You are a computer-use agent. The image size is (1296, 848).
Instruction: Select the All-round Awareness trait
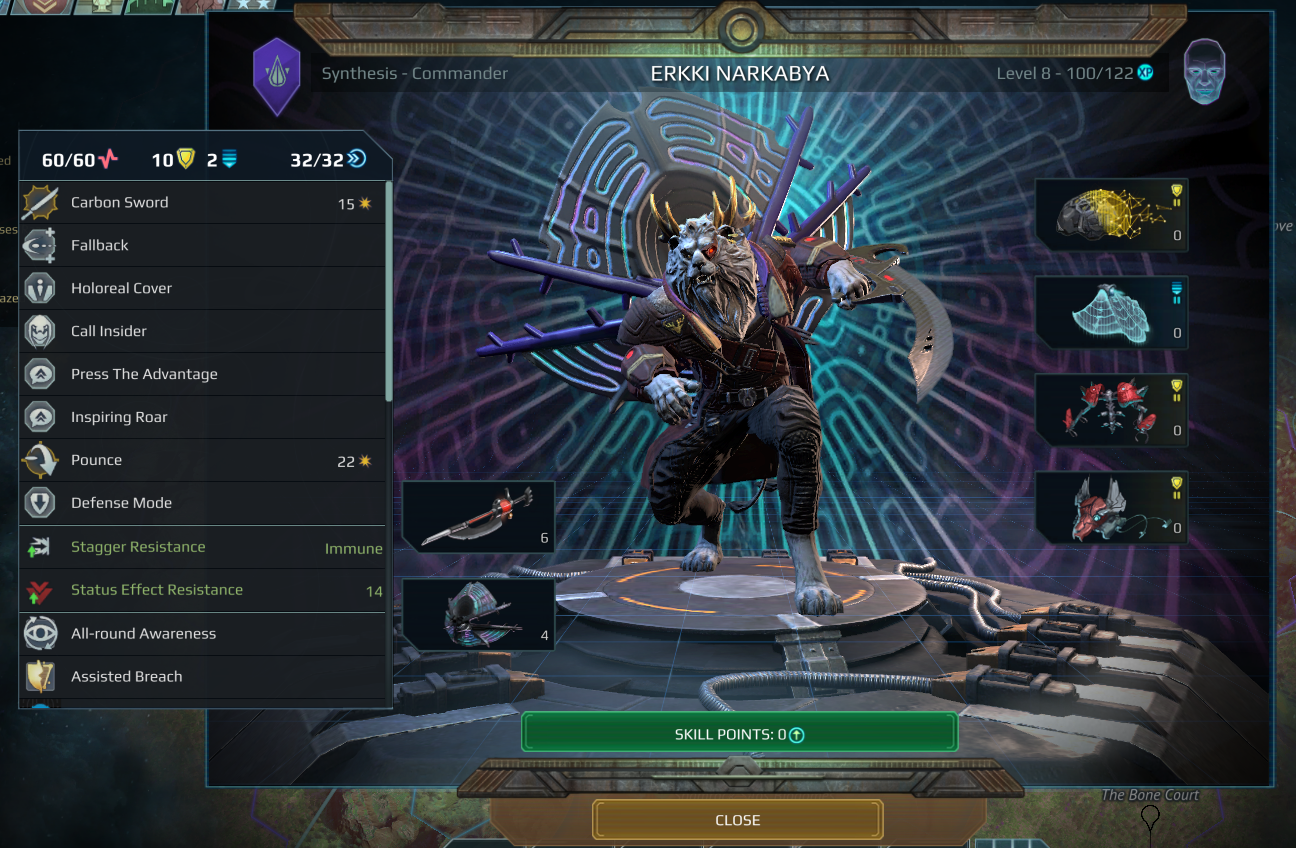(x=200, y=634)
